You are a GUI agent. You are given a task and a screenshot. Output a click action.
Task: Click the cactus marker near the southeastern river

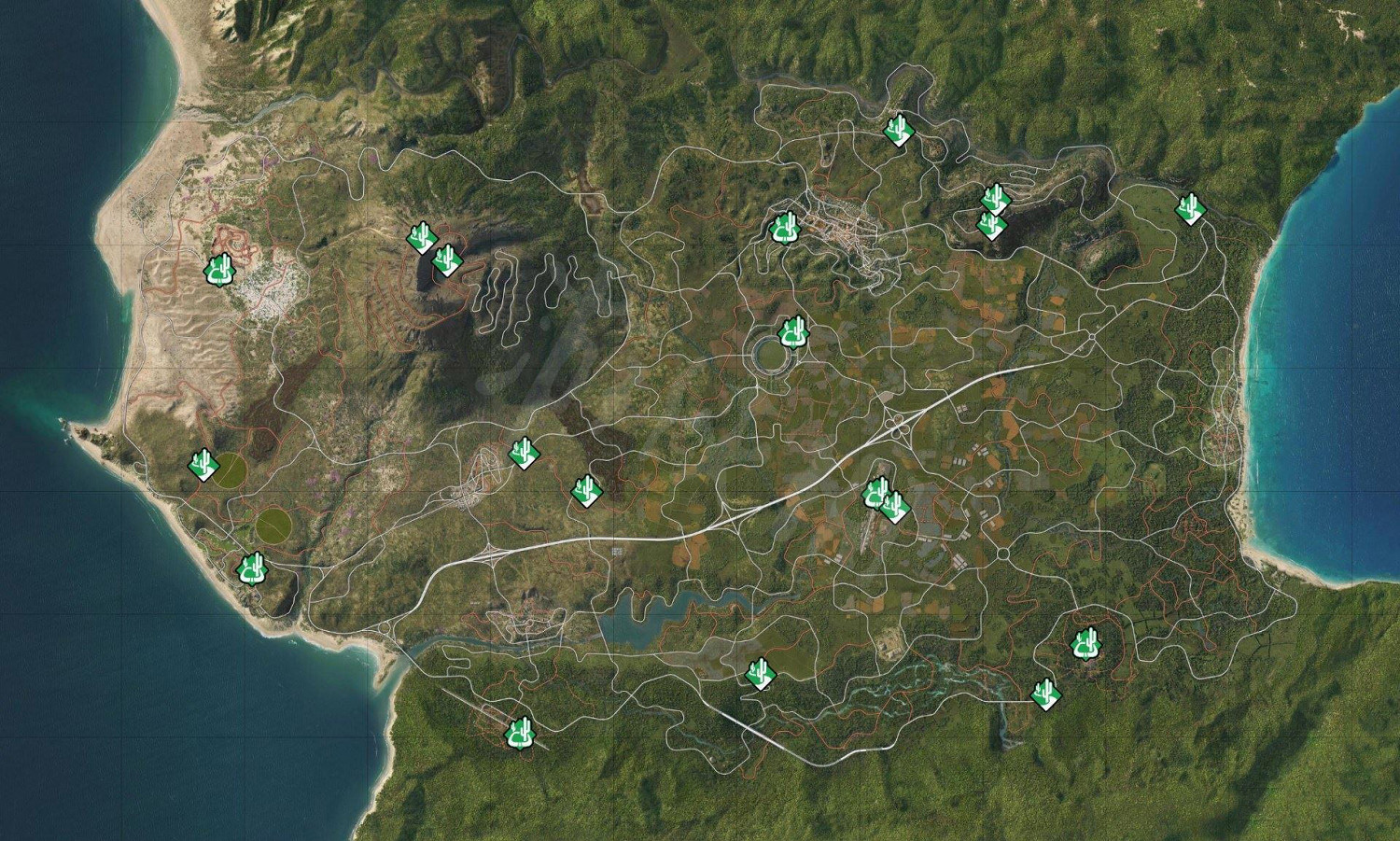[1047, 694]
